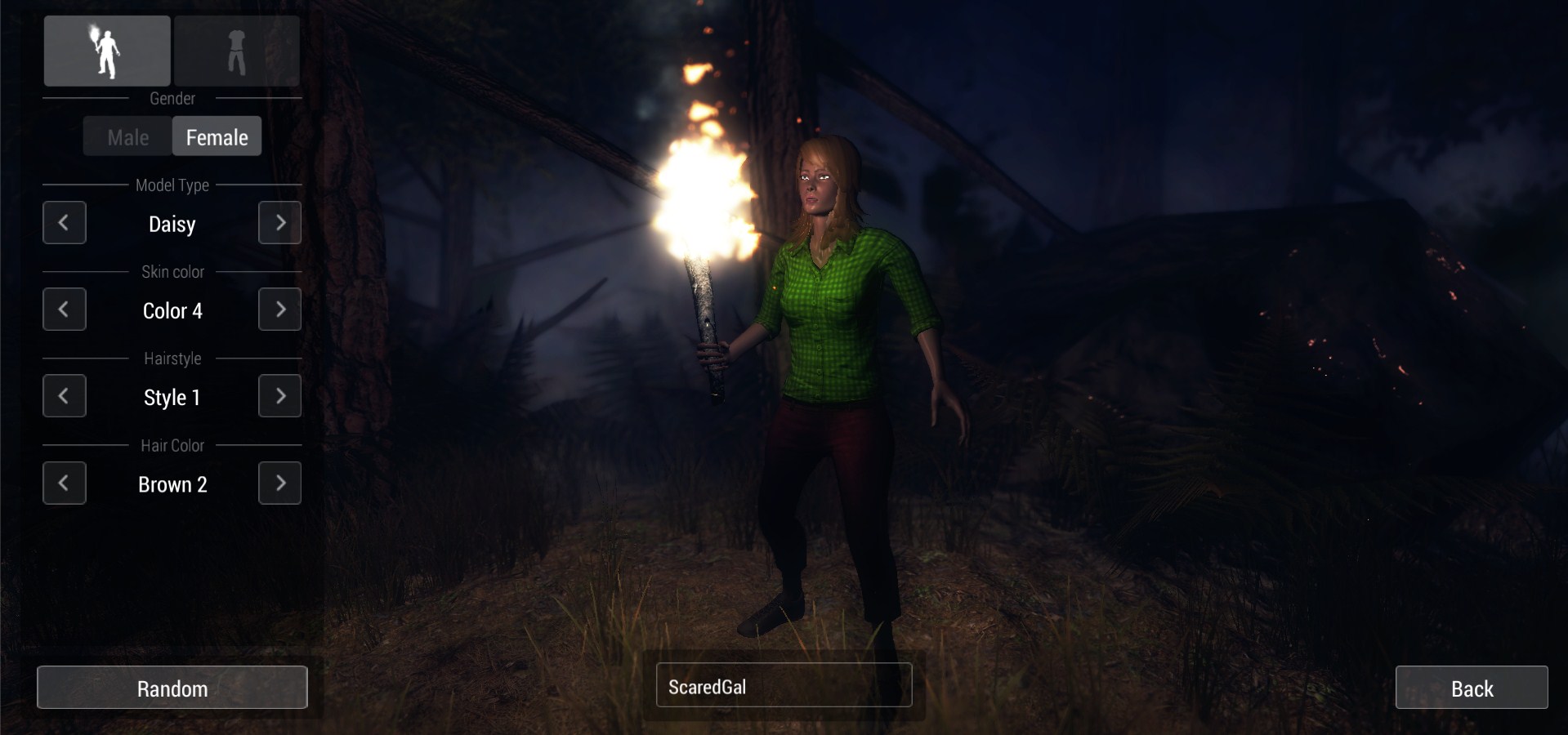The height and width of the screenshot is (735, 1568).
Task: Go to previous Model Type before Daisy
Action: click(65, 223)
